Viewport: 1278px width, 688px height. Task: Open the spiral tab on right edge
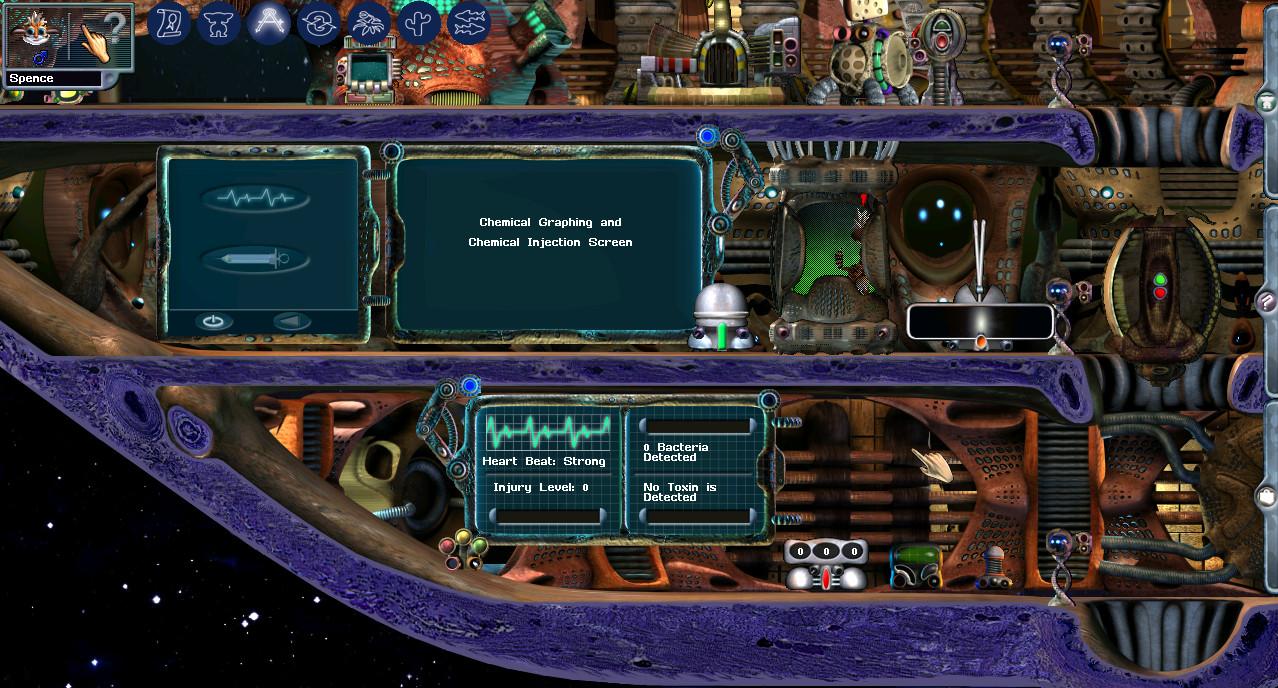[x=1267, y=299]
